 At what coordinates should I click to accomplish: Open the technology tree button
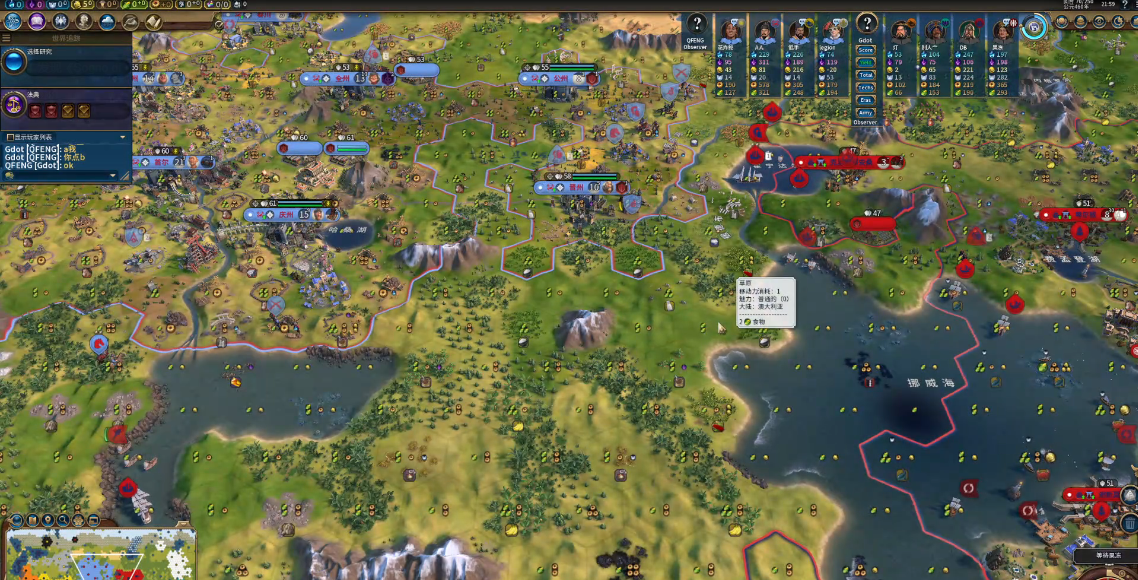tap(13, 21)
